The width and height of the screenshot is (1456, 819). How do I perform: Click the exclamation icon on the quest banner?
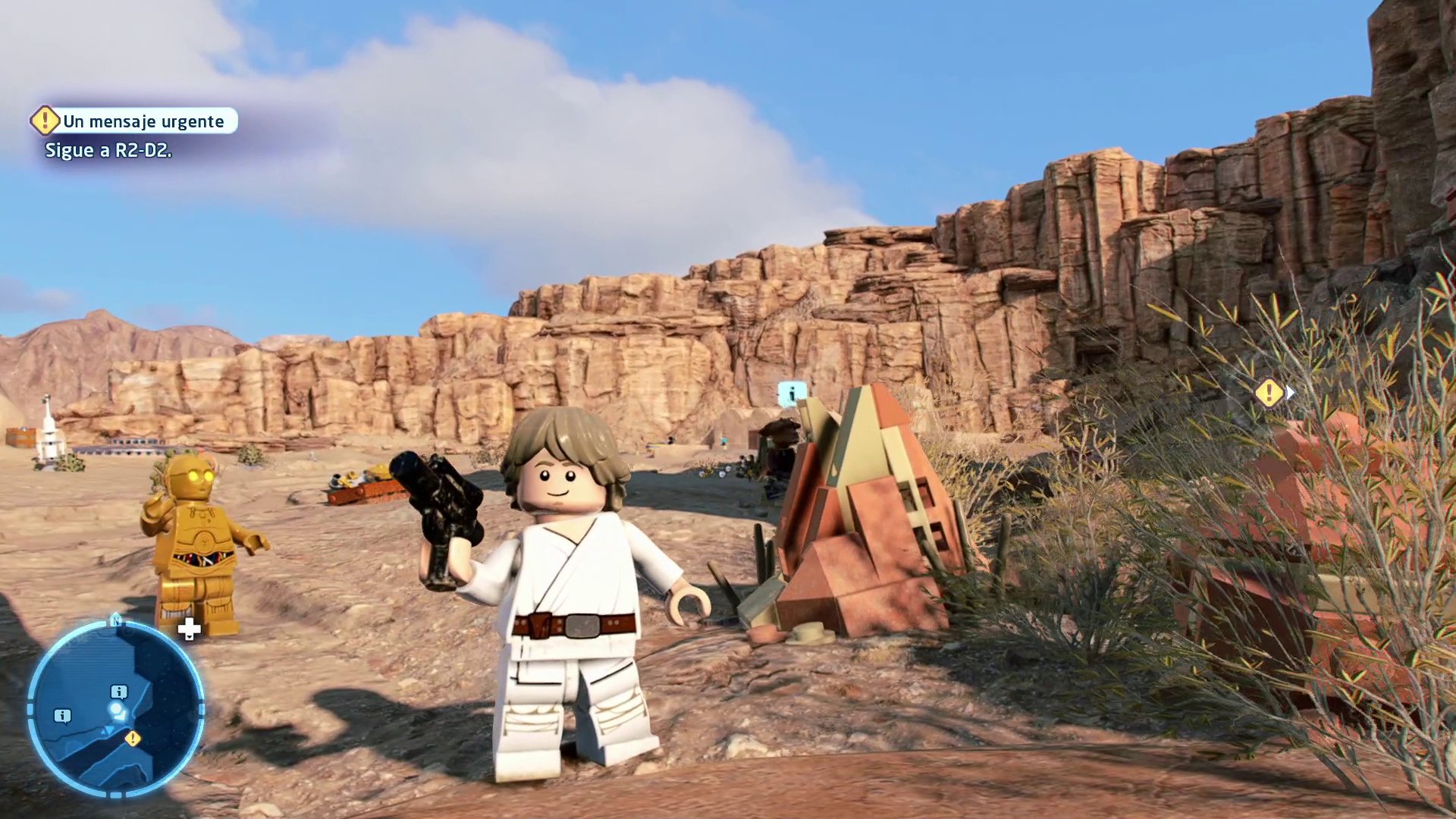[x=45, y=121]
